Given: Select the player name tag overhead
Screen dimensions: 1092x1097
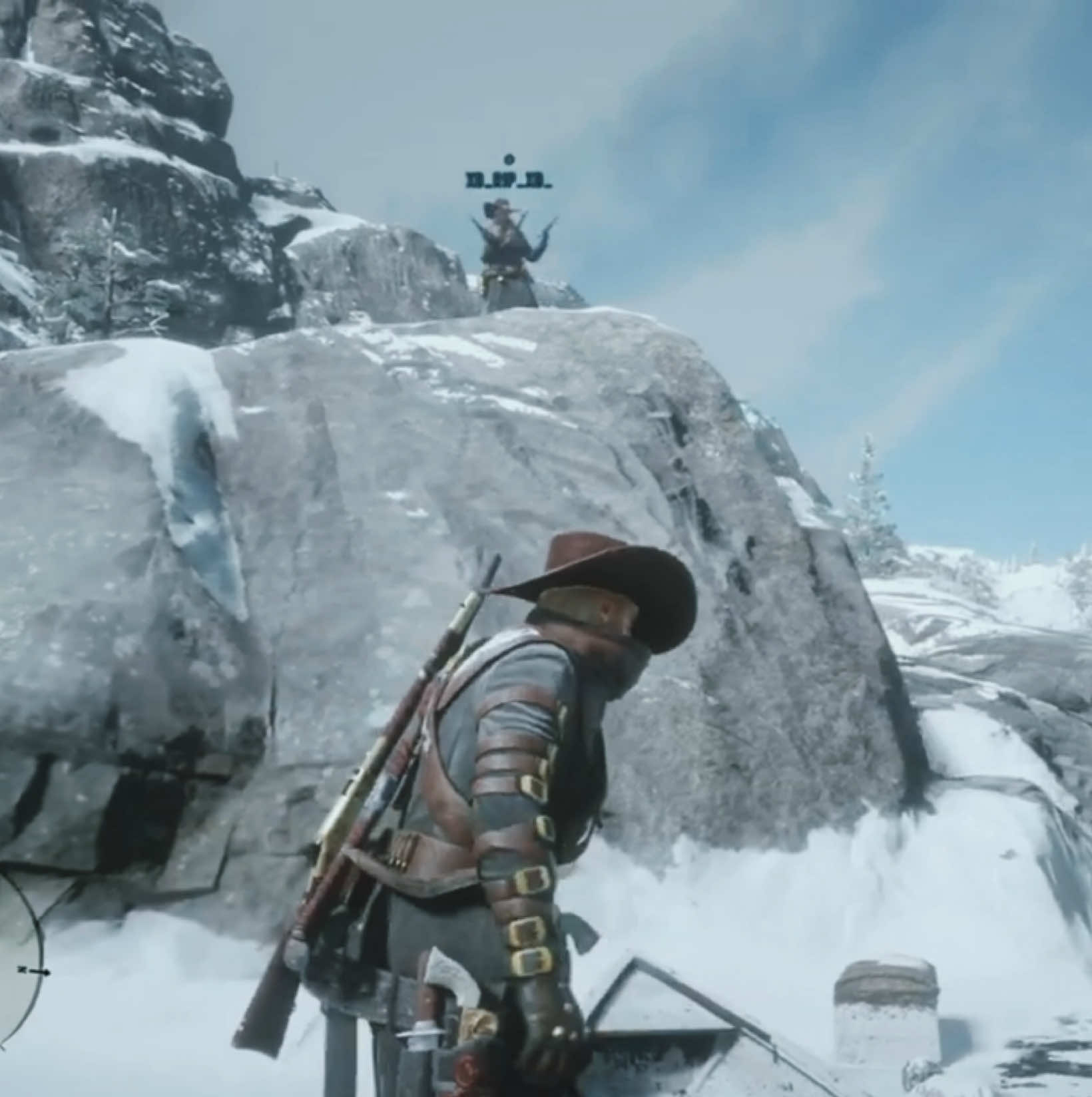Looking at the screenshot, I should pyautogui.click(x=509, y=180).
